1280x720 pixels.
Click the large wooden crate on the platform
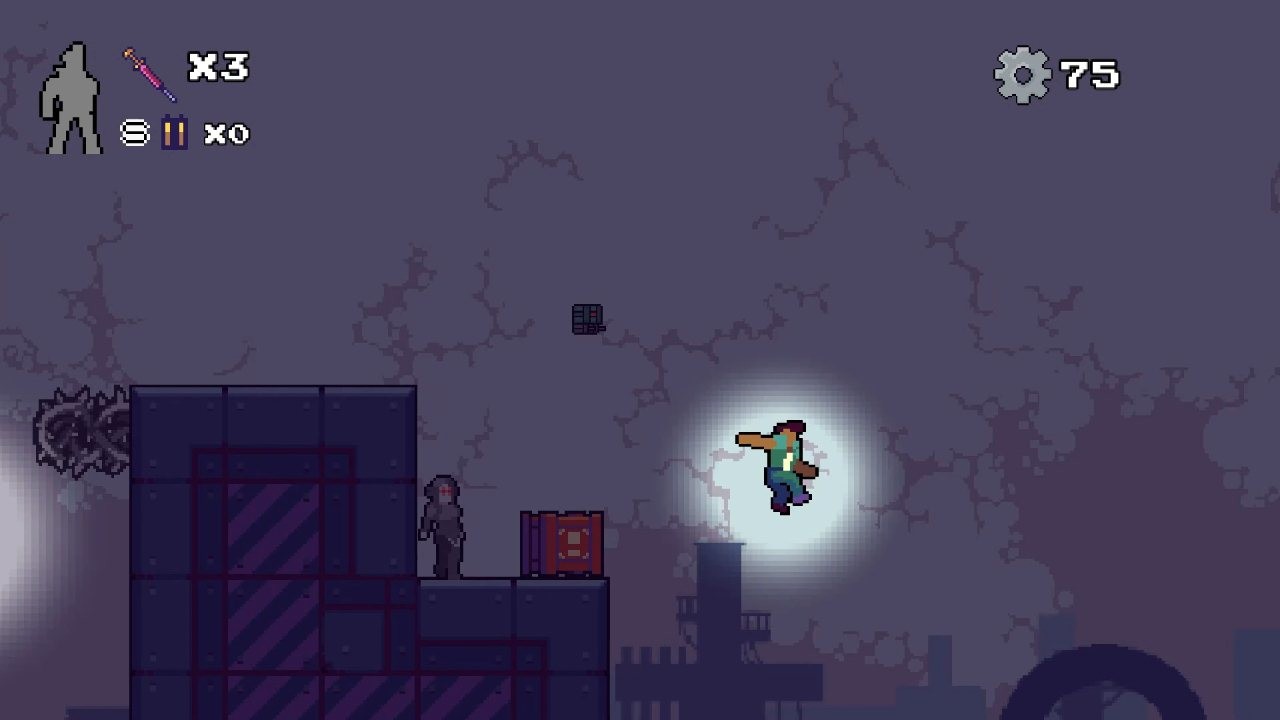[x=562, y=544]
